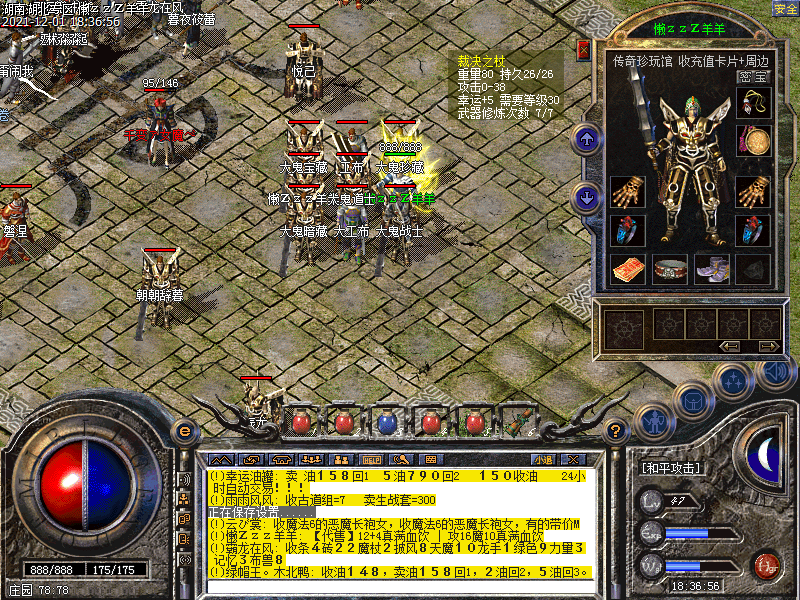
Task: Select the belt equipment slot
Action: pyautogui.click(x=671, y=268)
